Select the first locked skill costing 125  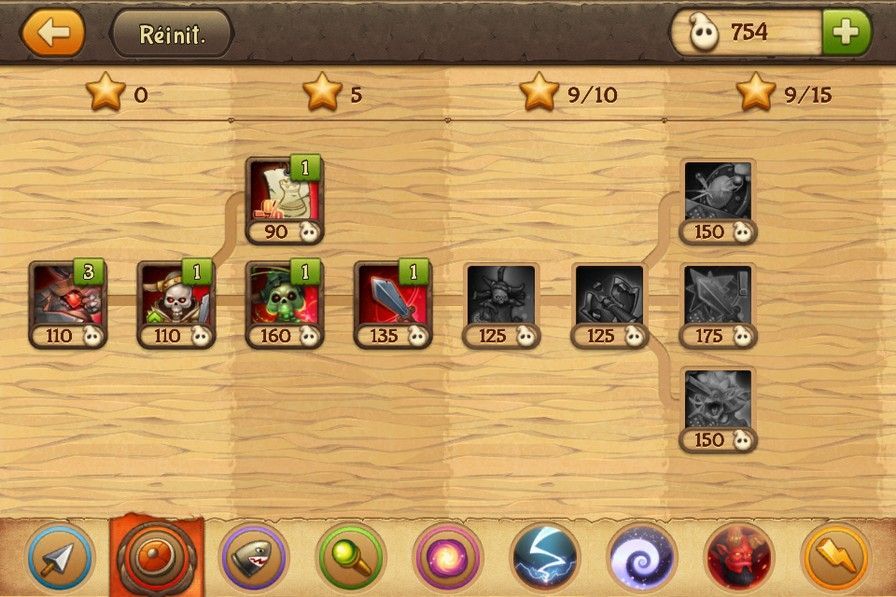click(500, 297)
